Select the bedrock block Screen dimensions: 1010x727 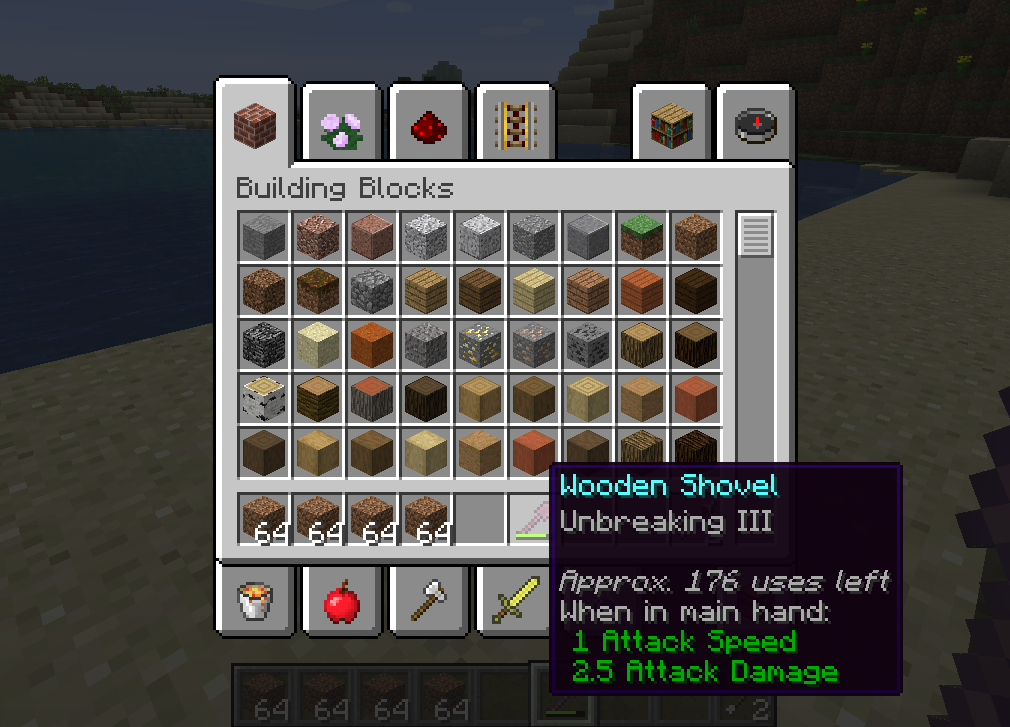tap(265, 344)
